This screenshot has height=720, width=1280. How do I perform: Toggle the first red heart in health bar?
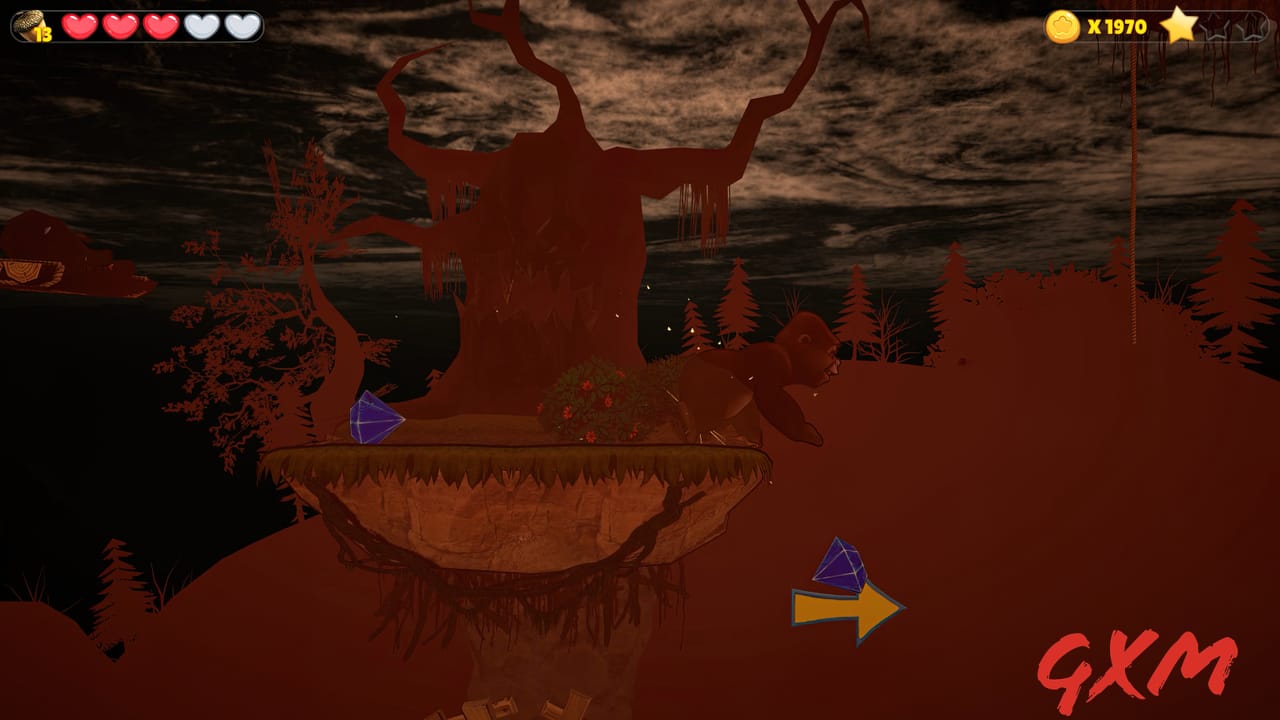pyautogui.click(x=78, y=25)
